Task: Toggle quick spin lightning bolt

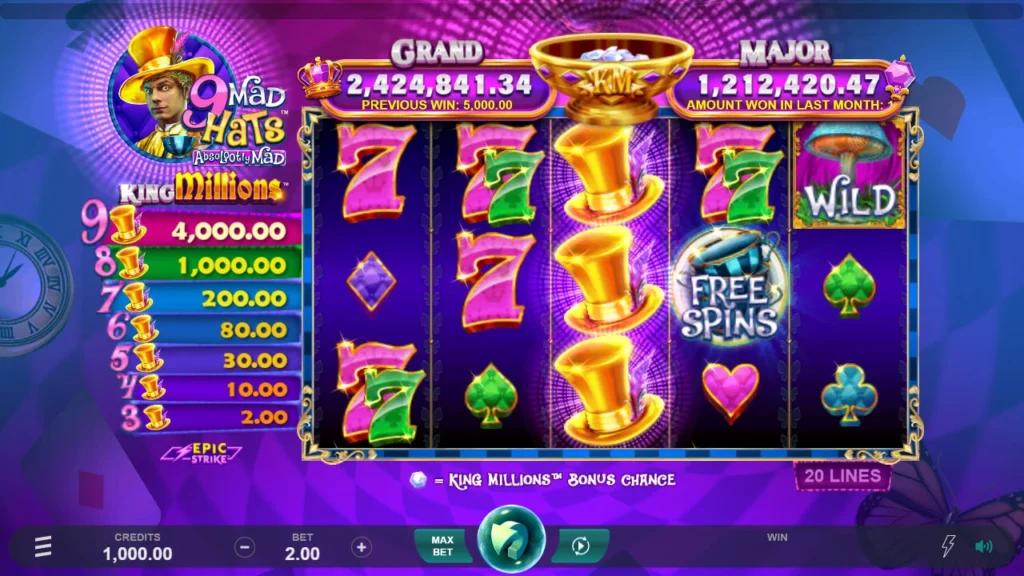Action: (x=949, y=546)
